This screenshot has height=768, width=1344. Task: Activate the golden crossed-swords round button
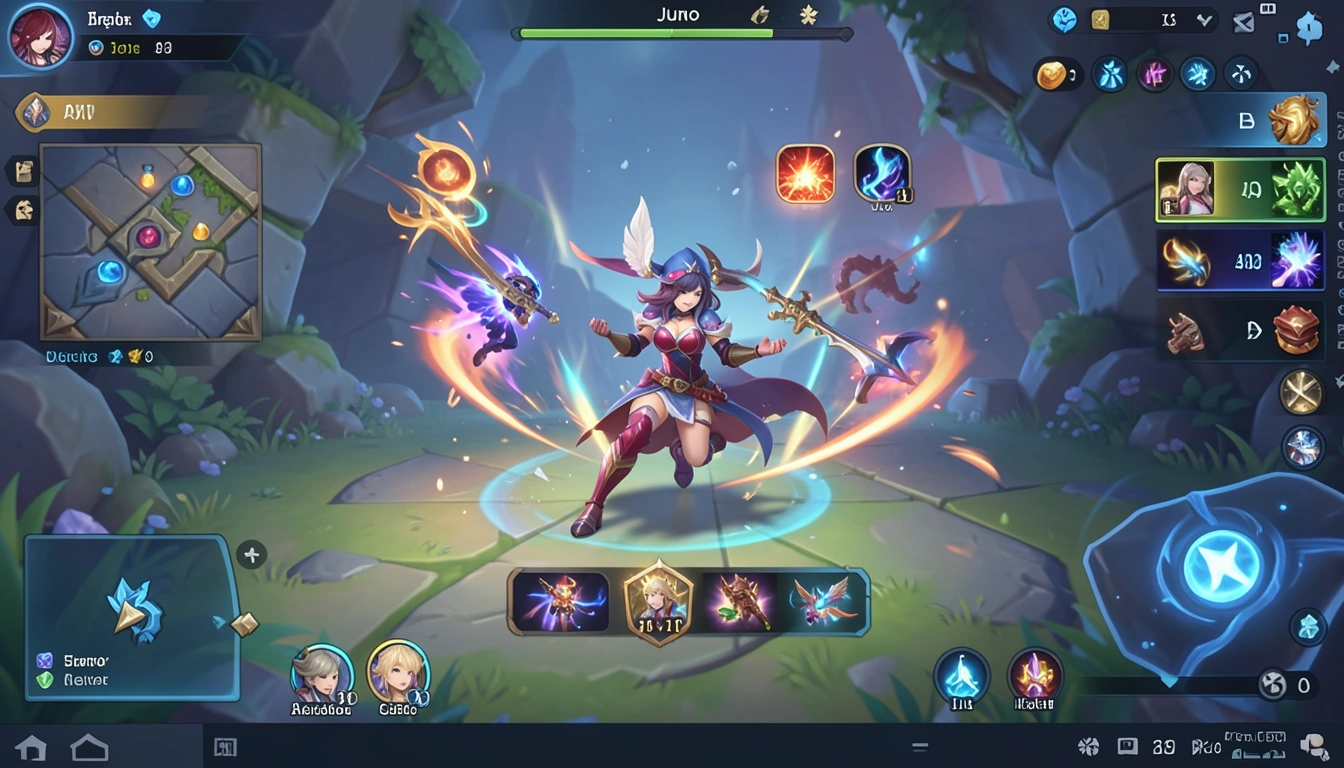pyautogui.click(x=1301, y=392)
